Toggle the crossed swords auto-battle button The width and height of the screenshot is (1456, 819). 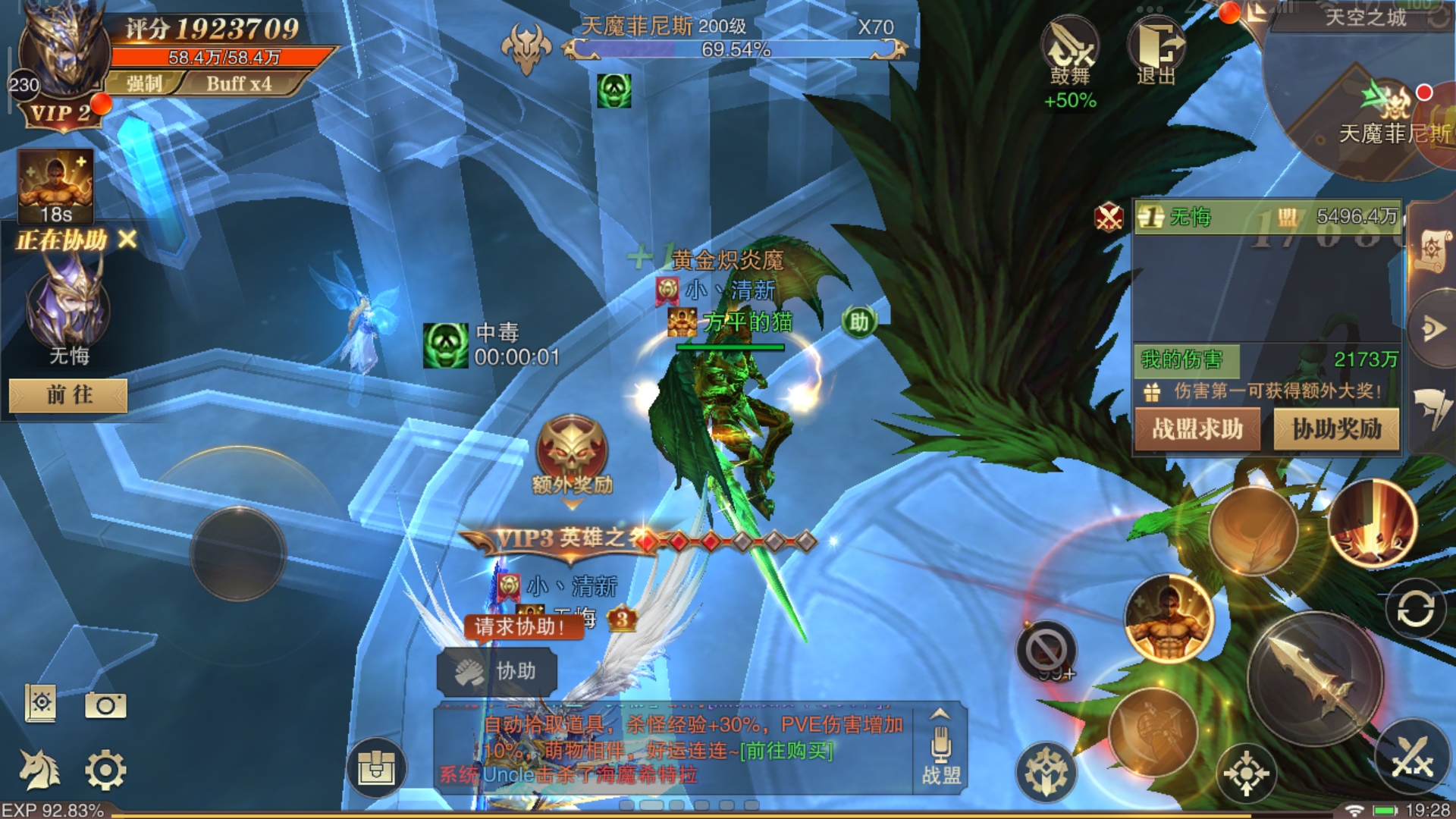pos(1412,757)
